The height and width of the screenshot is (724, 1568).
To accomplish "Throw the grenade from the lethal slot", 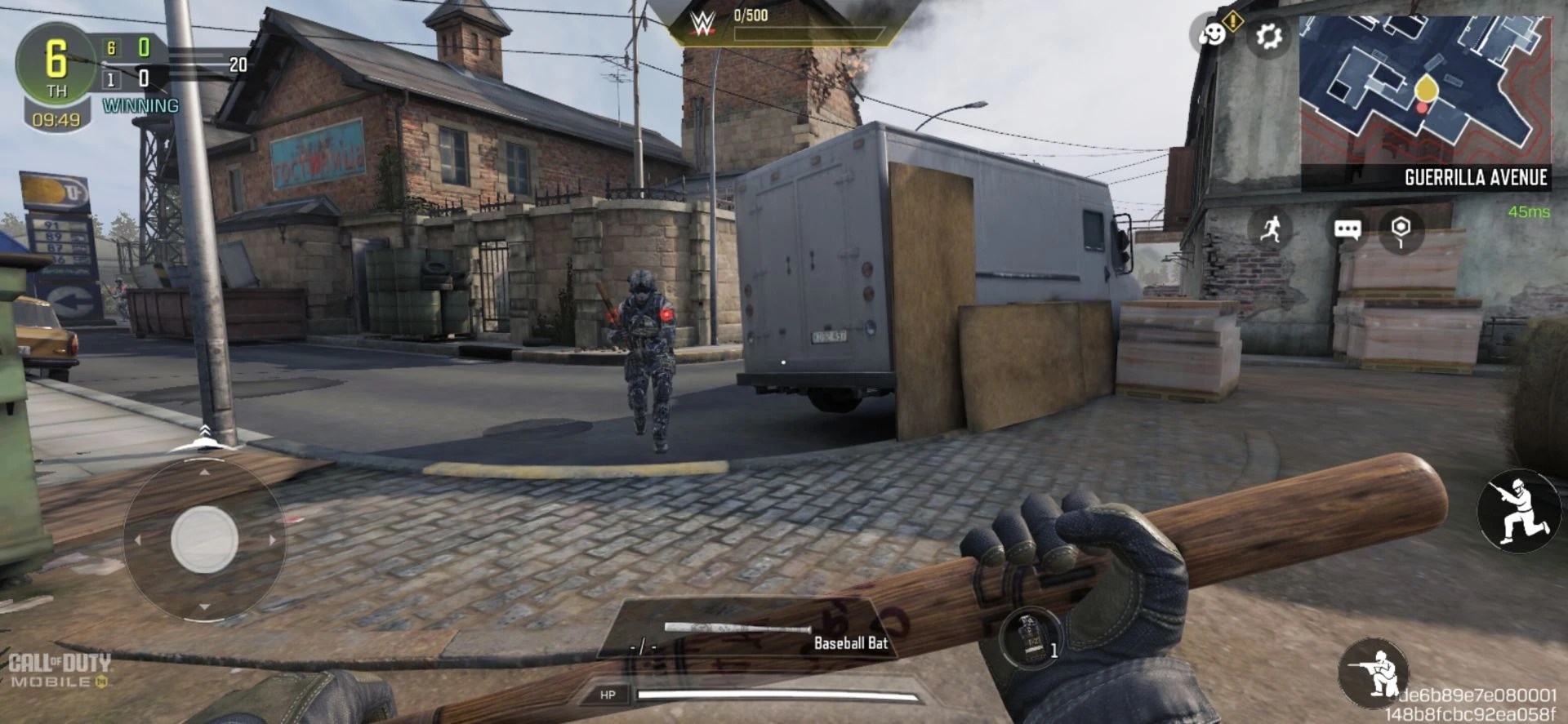I will (1031, 638).
